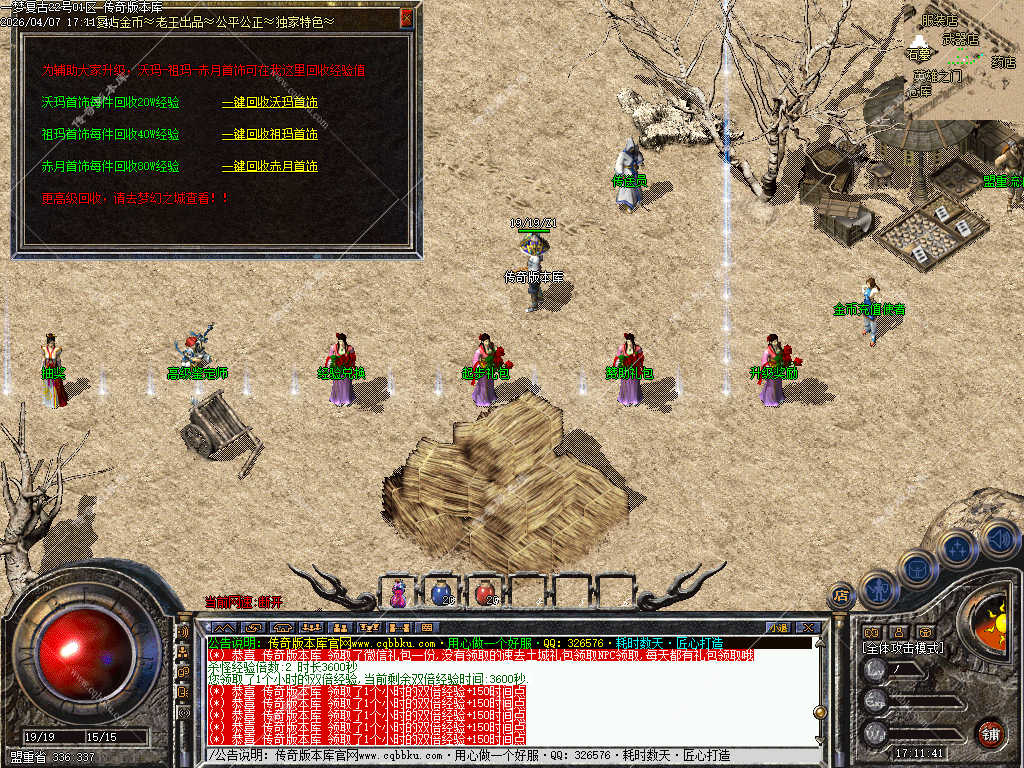The width and height of the screenshot is (1024, 768).
Task: Open the skills sparkle round button
Action: 958,548
